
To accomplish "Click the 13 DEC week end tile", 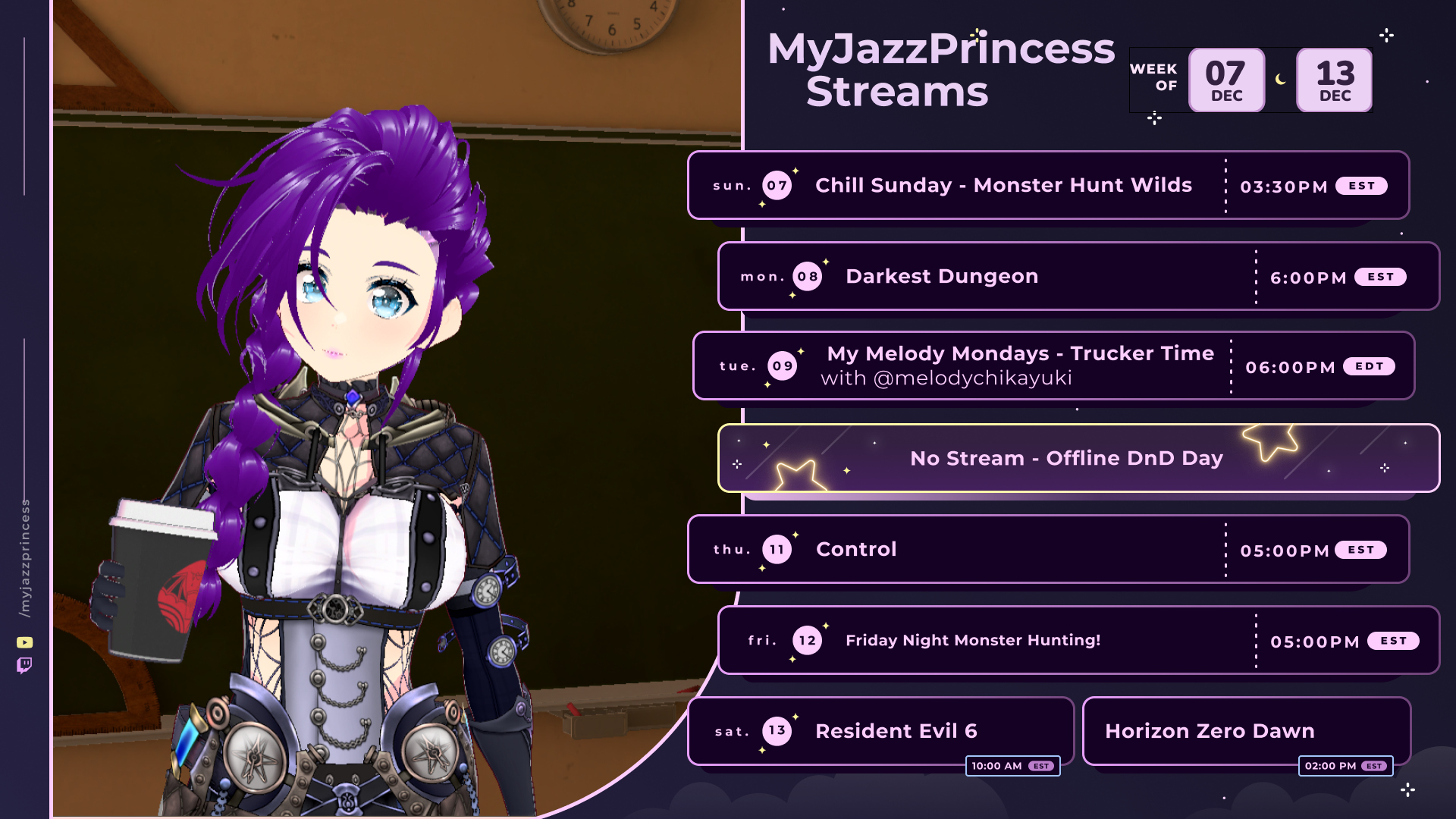I will point(1335,80).
